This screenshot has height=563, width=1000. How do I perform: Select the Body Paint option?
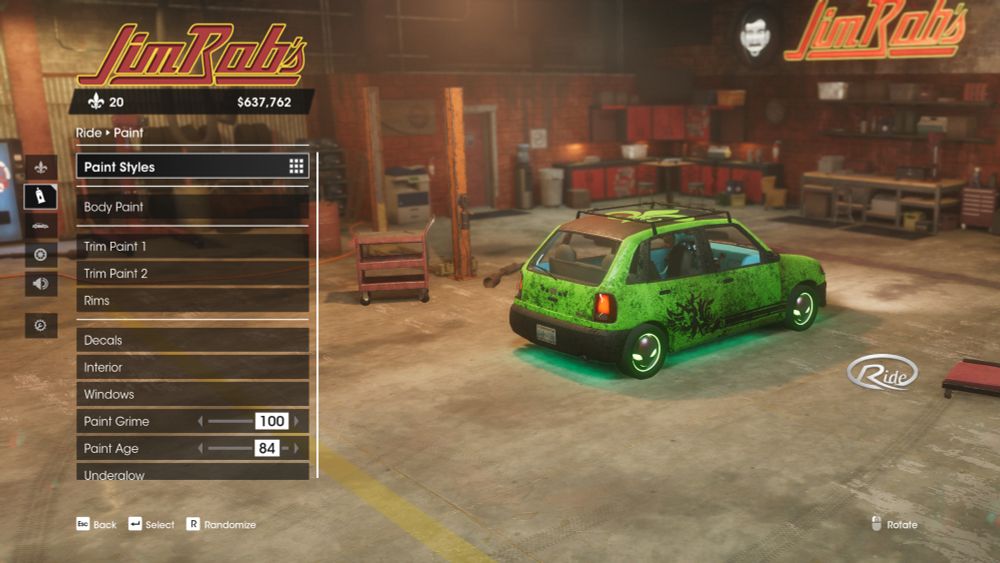[192, 207]
